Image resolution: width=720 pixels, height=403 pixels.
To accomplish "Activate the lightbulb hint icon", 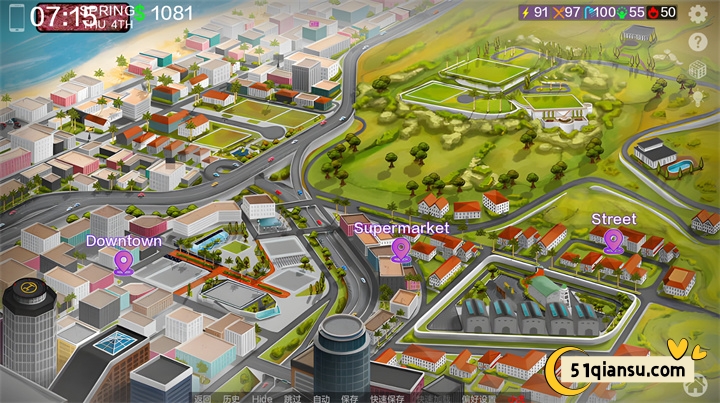I will click(698, 97).
